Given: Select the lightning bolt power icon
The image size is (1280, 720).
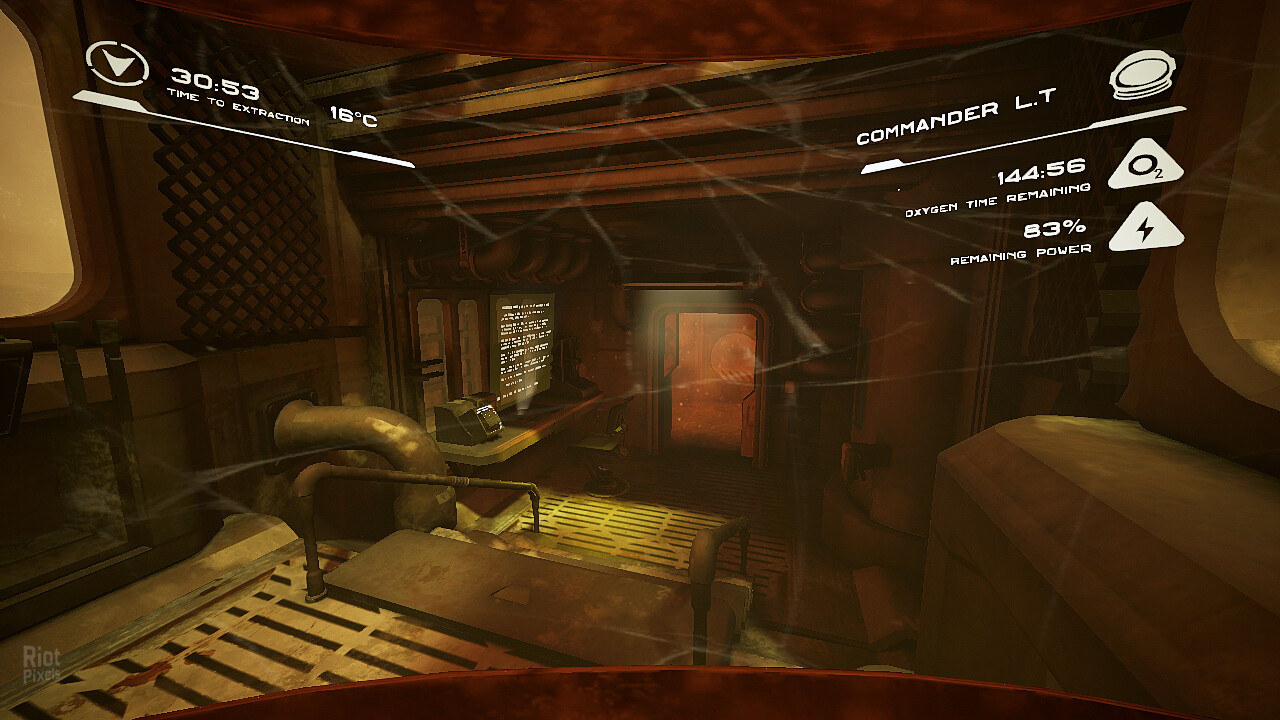Looking at the screenshot, I should (1145, 229).
